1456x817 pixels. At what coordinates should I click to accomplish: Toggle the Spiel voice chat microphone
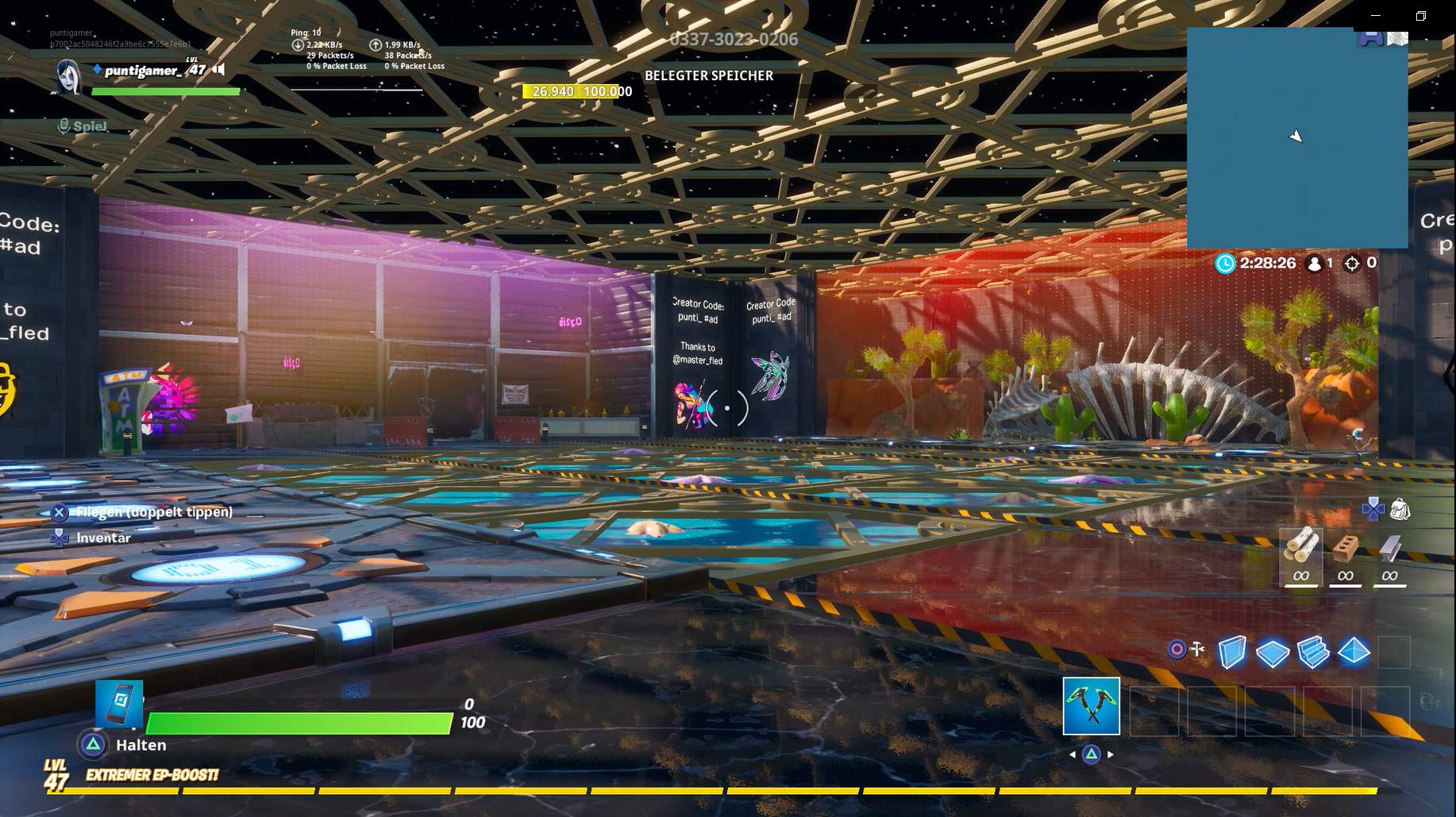pyautogui.click(x=63, y=125)
